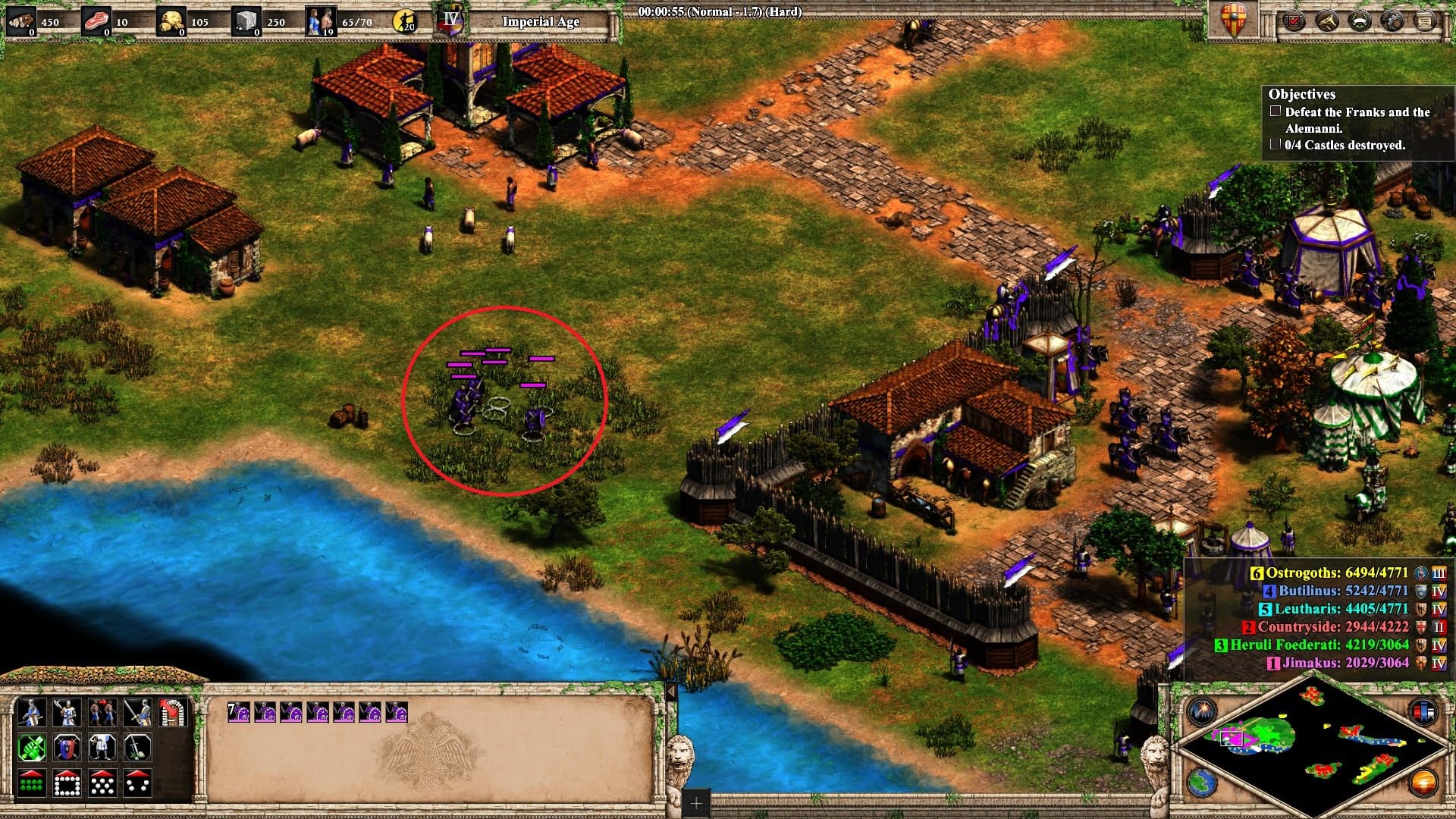
Task: Select the patrol command icon
Action: click(101, 713)
